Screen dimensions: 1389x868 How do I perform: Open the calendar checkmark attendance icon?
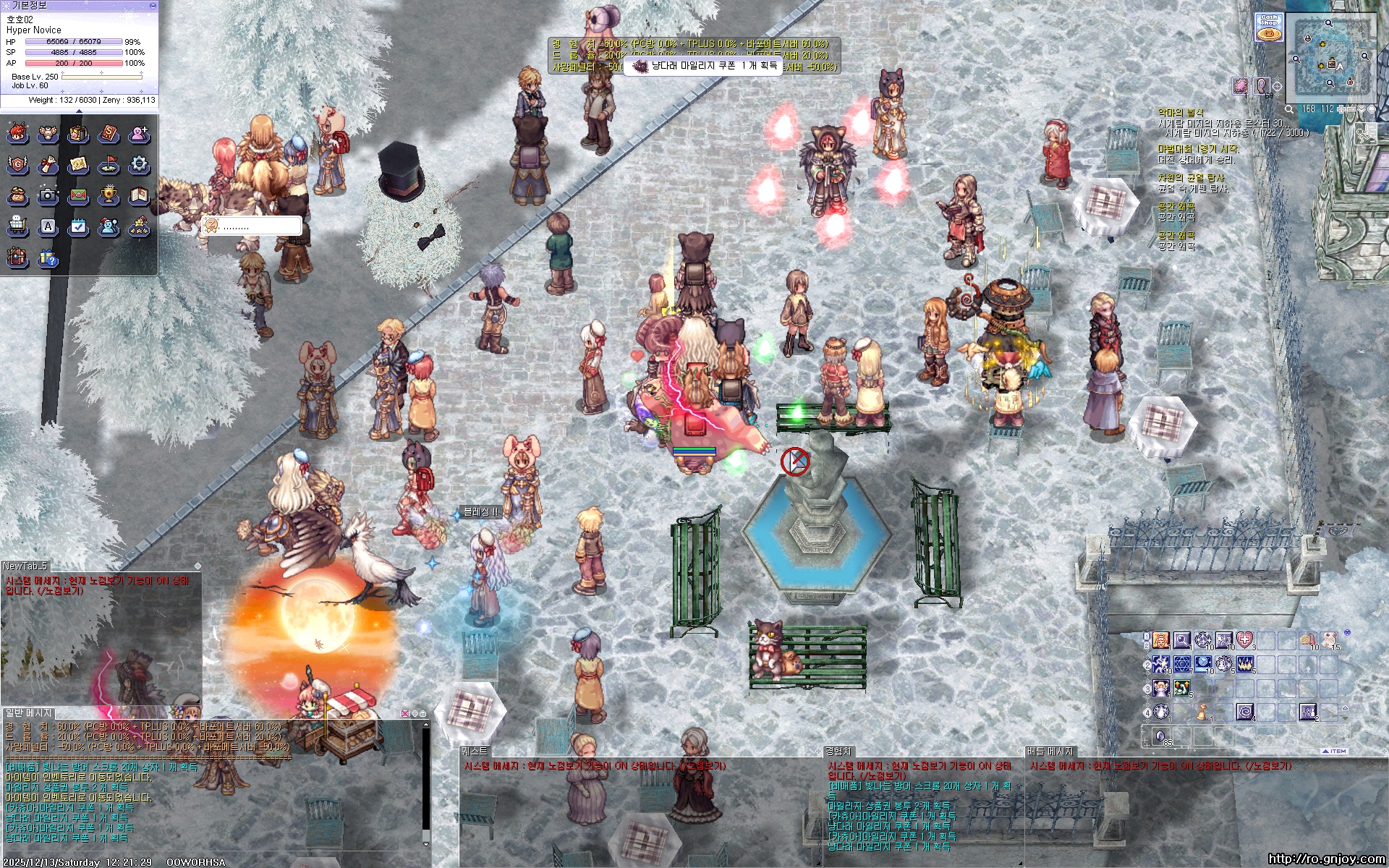coord(78,226)
